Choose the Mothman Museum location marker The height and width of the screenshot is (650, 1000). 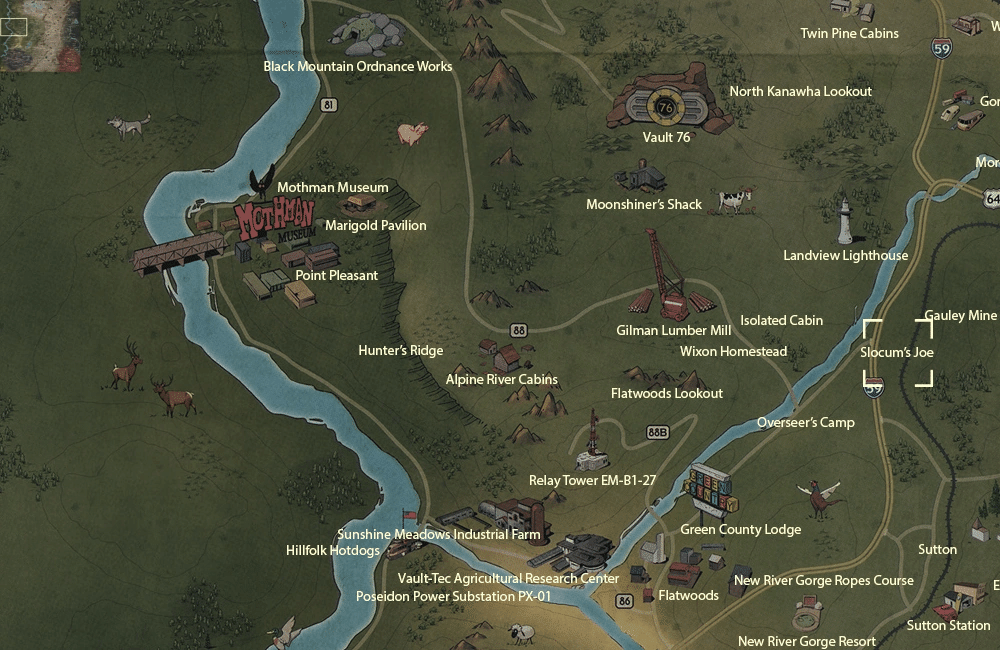click(262, 182)
